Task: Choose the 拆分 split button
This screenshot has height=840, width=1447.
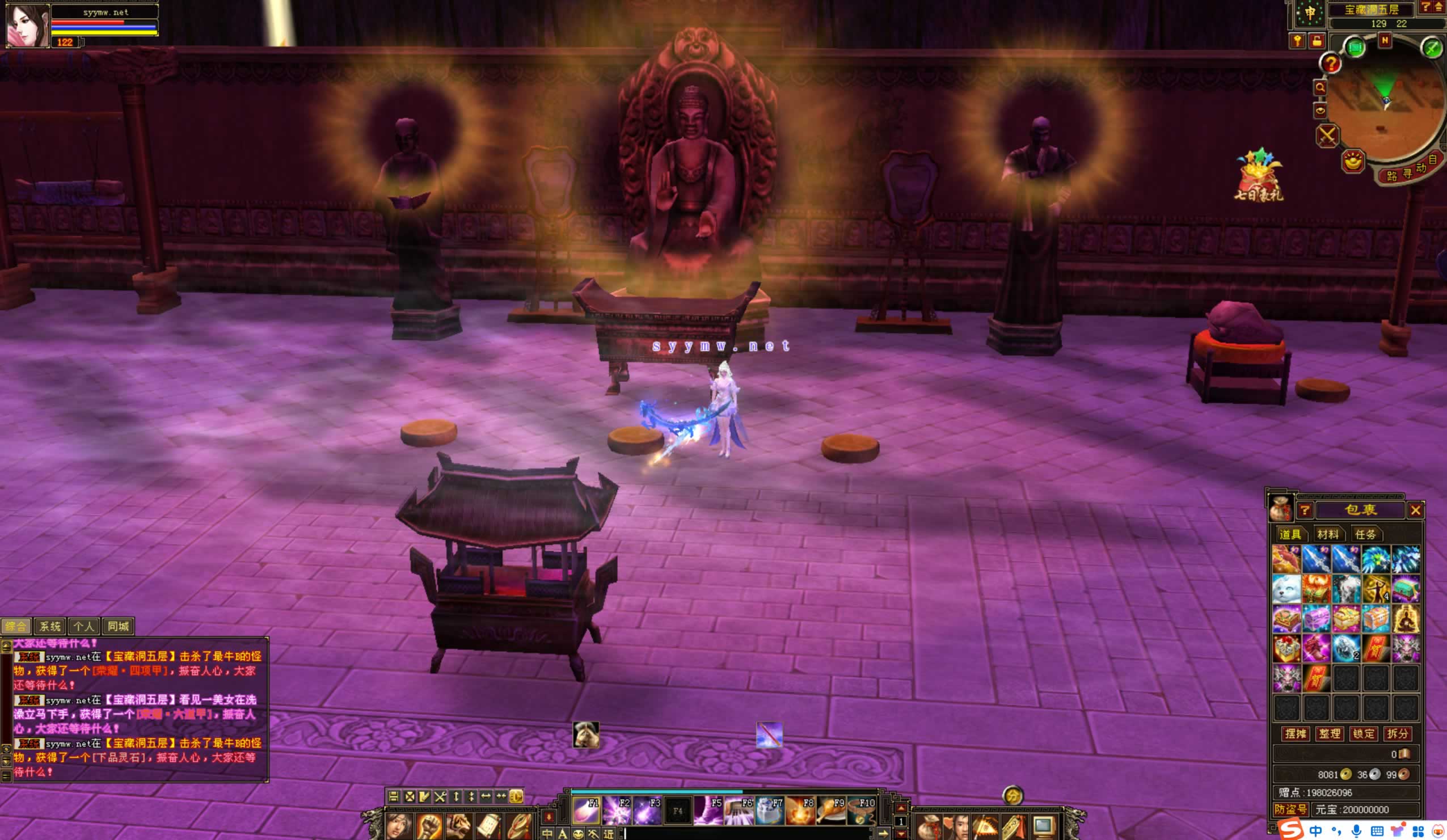Action: tap(1397, 734)
